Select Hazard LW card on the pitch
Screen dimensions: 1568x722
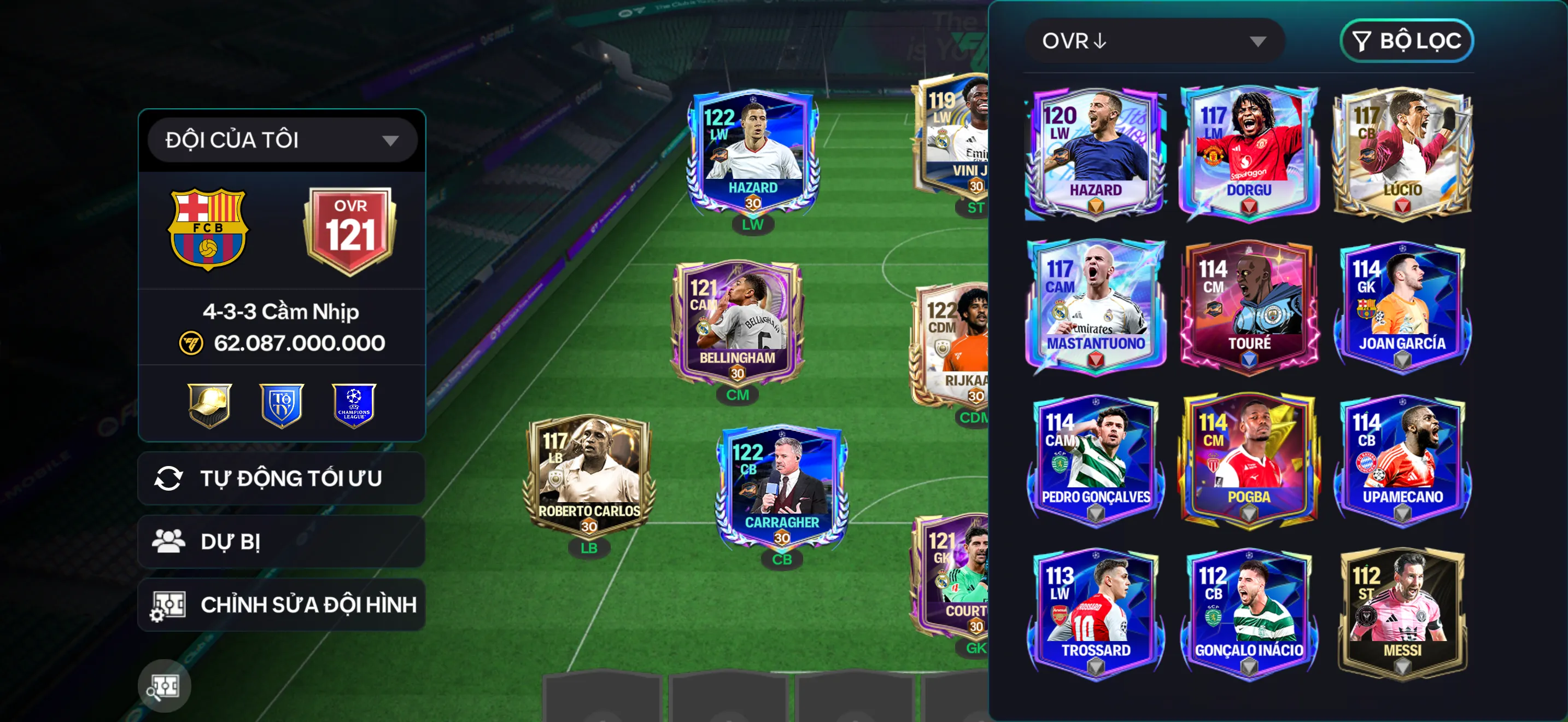753,152
